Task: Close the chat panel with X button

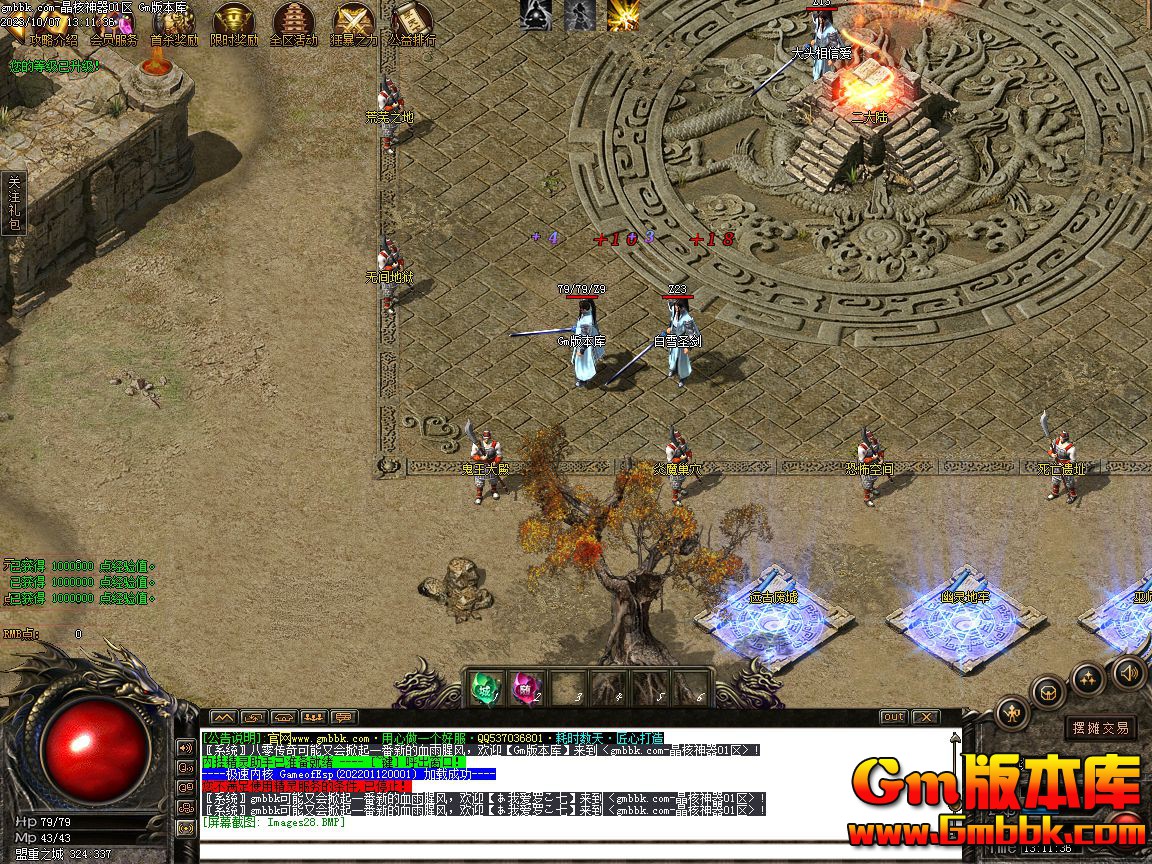Action: [x=925, y=717]
